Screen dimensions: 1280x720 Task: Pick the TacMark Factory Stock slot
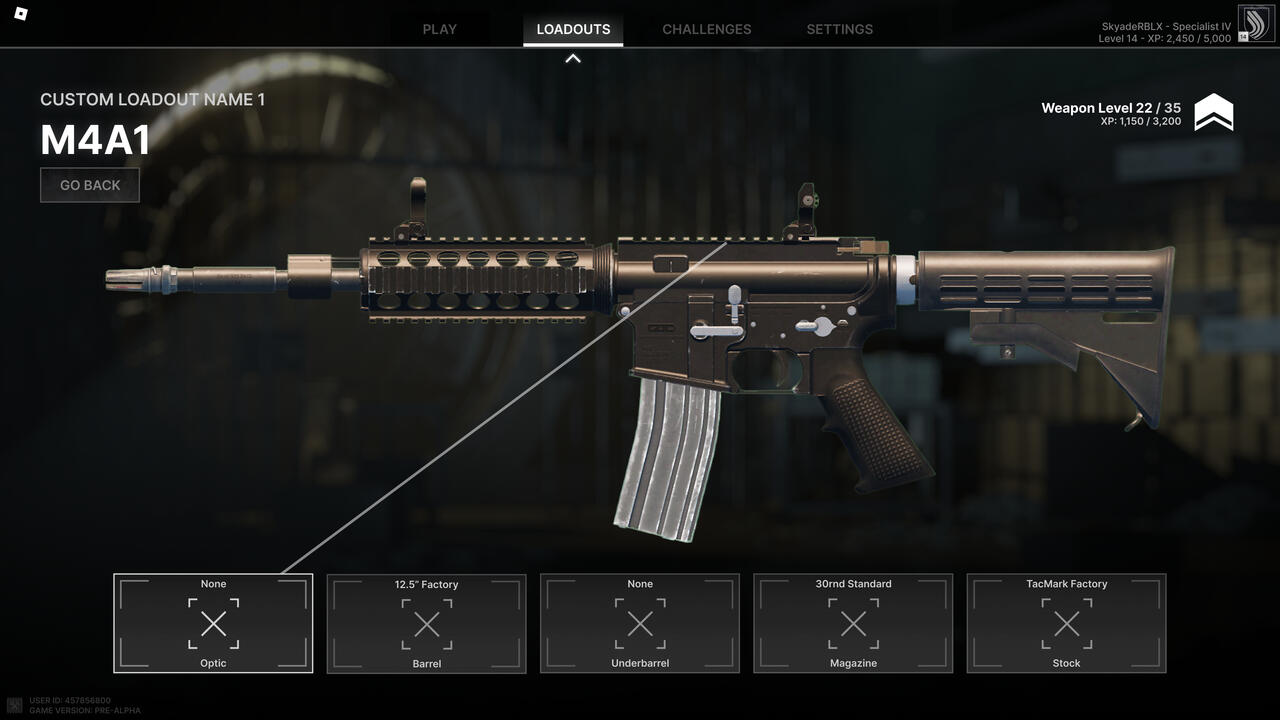1066,623
